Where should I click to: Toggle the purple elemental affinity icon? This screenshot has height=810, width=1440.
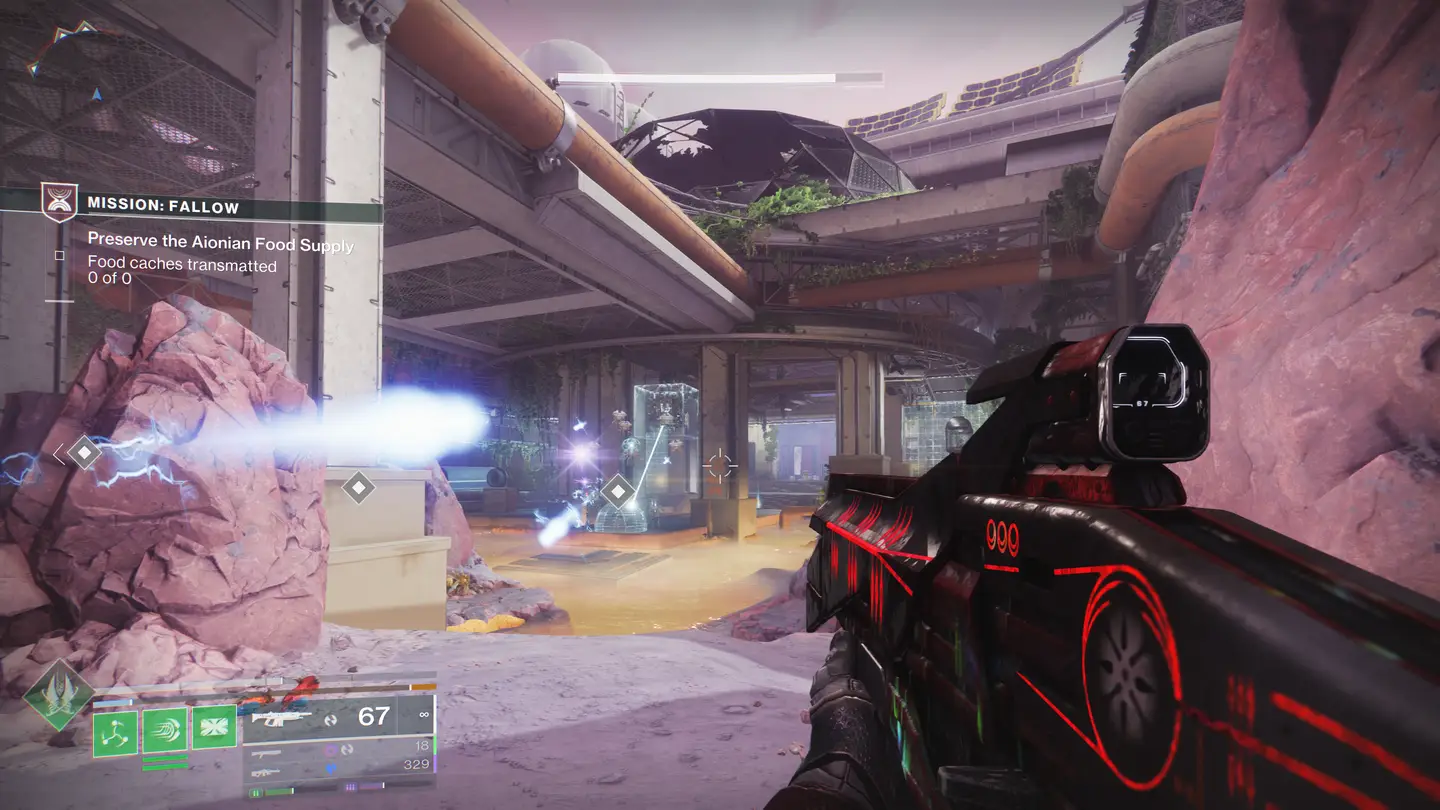[x=329, y=751]
